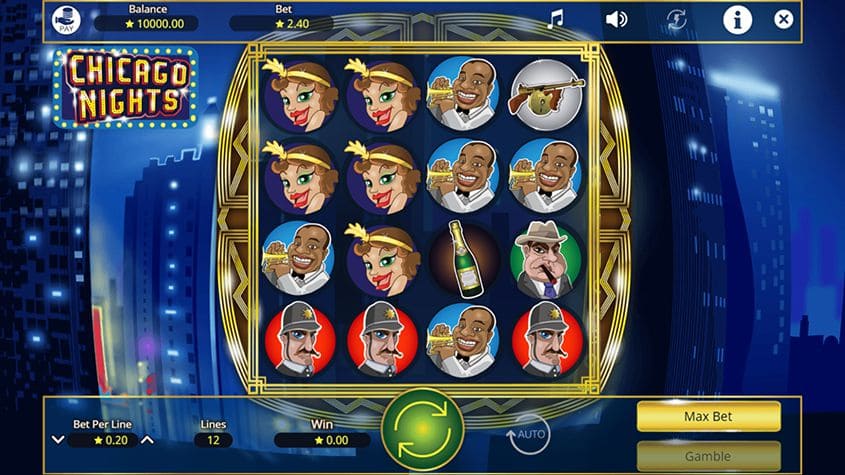Mute the sound speaker icon
The width and height of the screenshot is (845, 475).
point(616,19)
